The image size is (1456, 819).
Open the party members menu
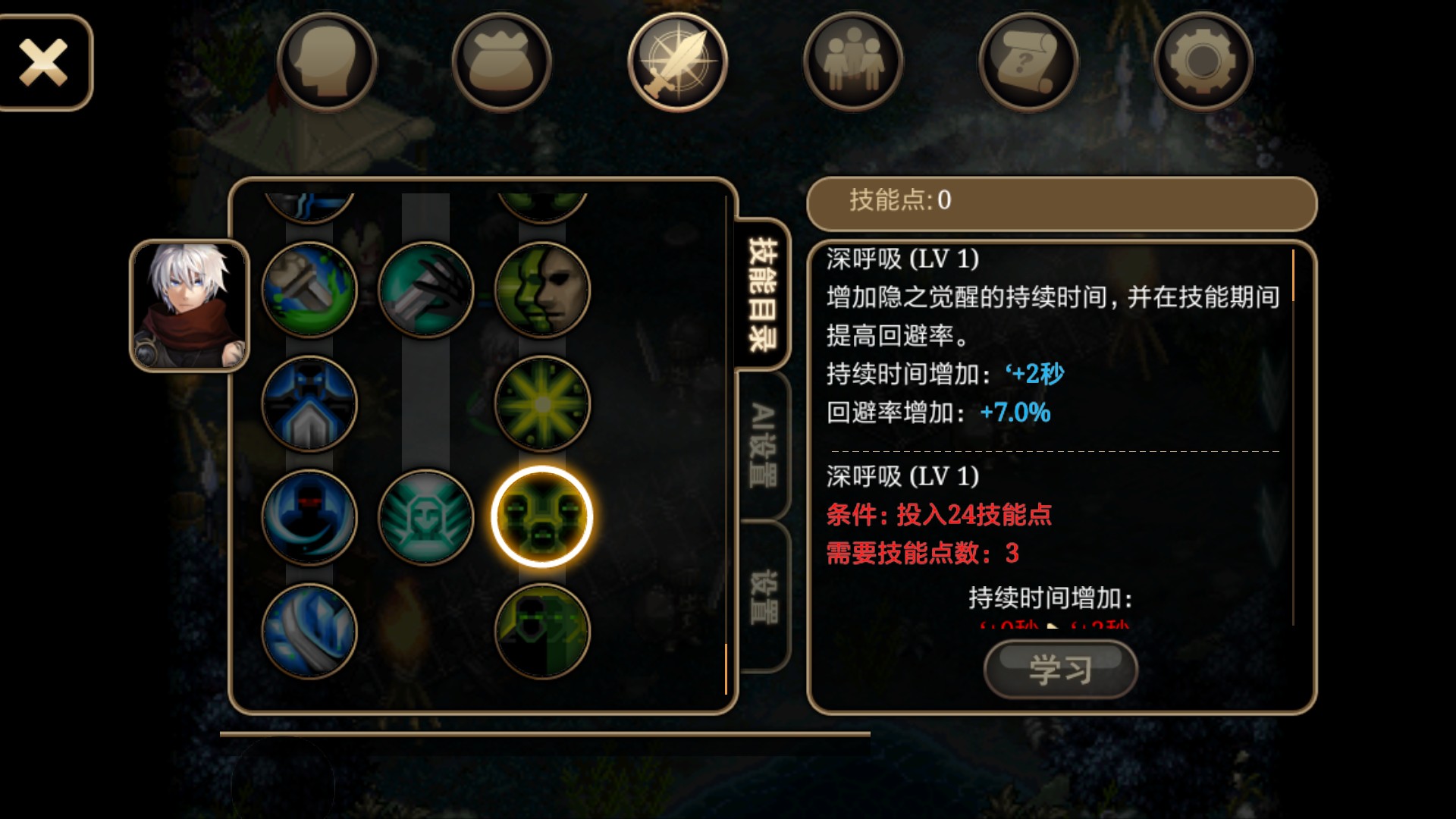click(853, 62)
